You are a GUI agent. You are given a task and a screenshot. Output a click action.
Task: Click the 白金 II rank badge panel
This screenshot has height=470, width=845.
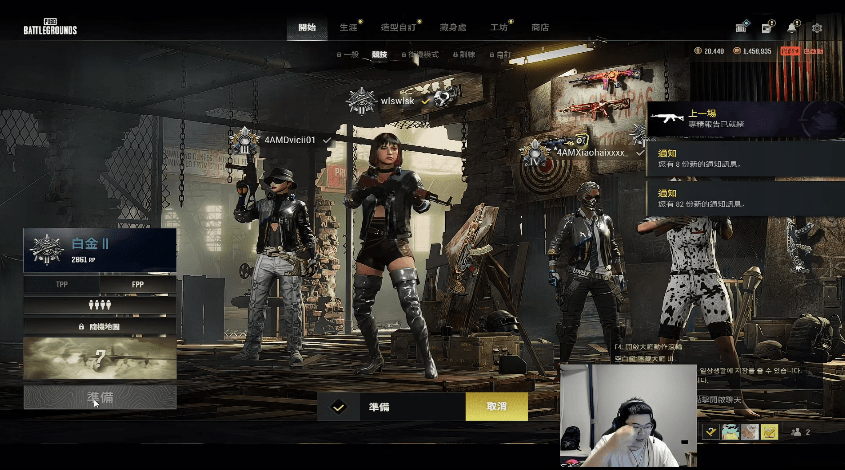(100, 249)
